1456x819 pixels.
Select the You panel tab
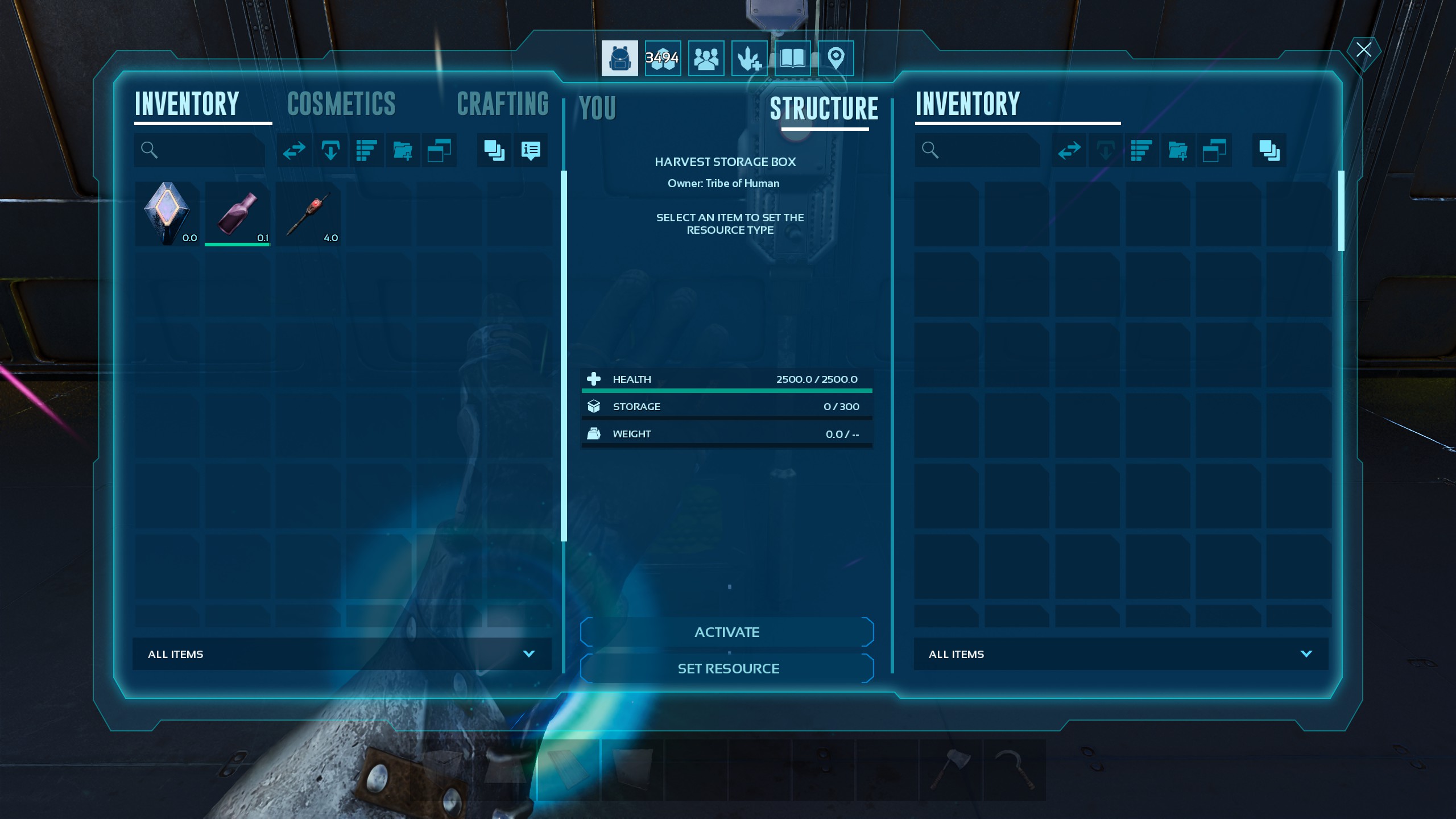(x=597, y=108)
